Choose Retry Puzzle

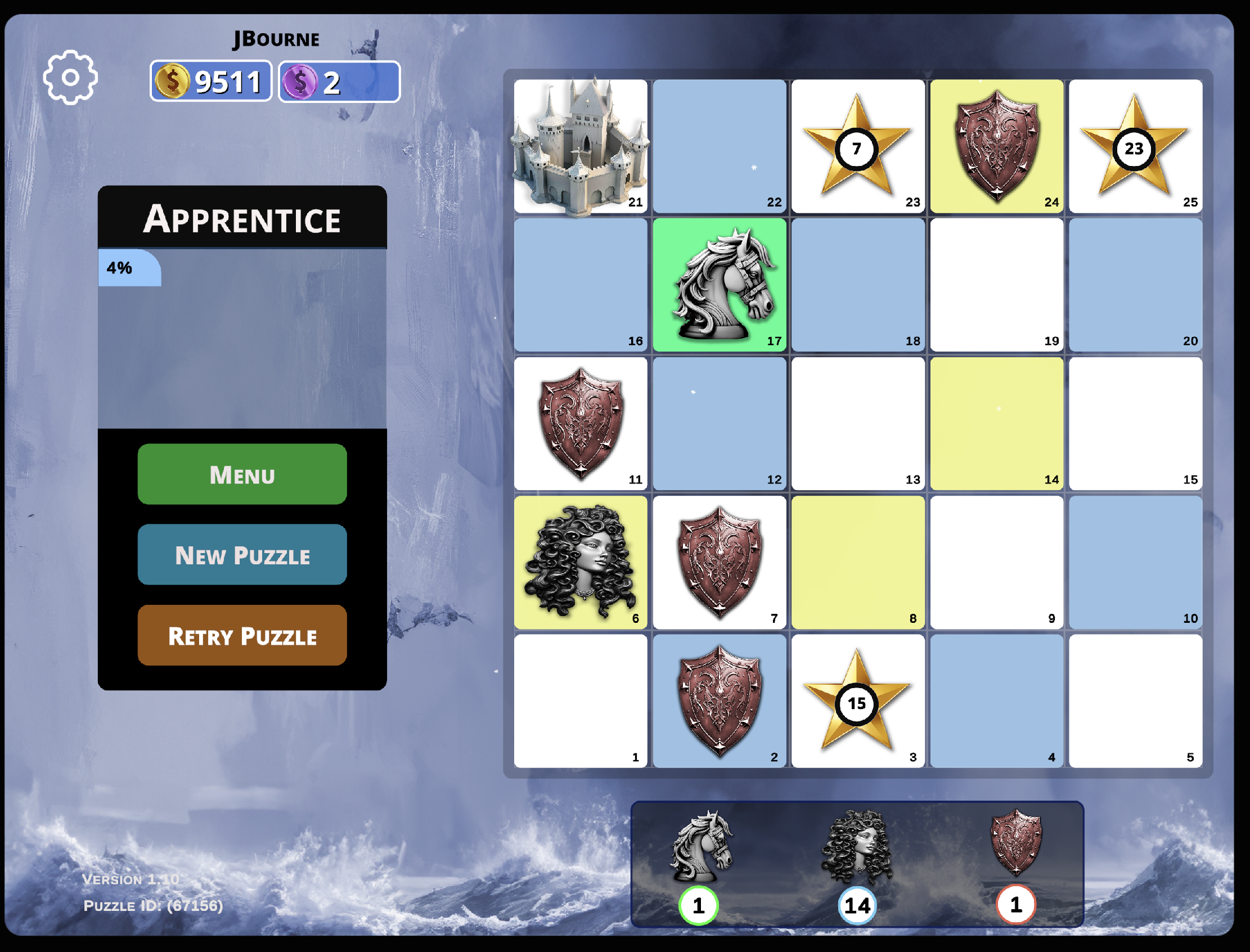pos(242,635)
